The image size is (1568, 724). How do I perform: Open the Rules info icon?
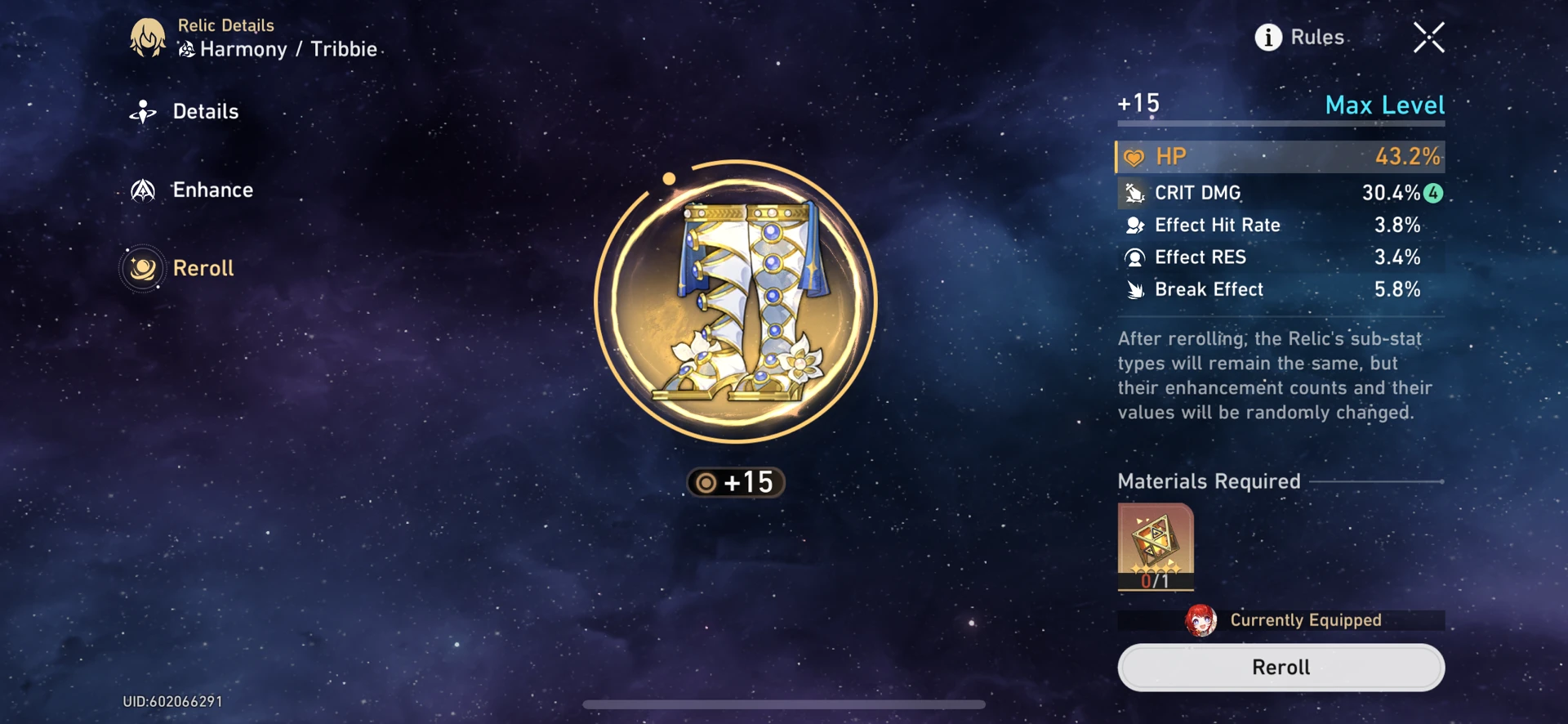(1268, 38)
